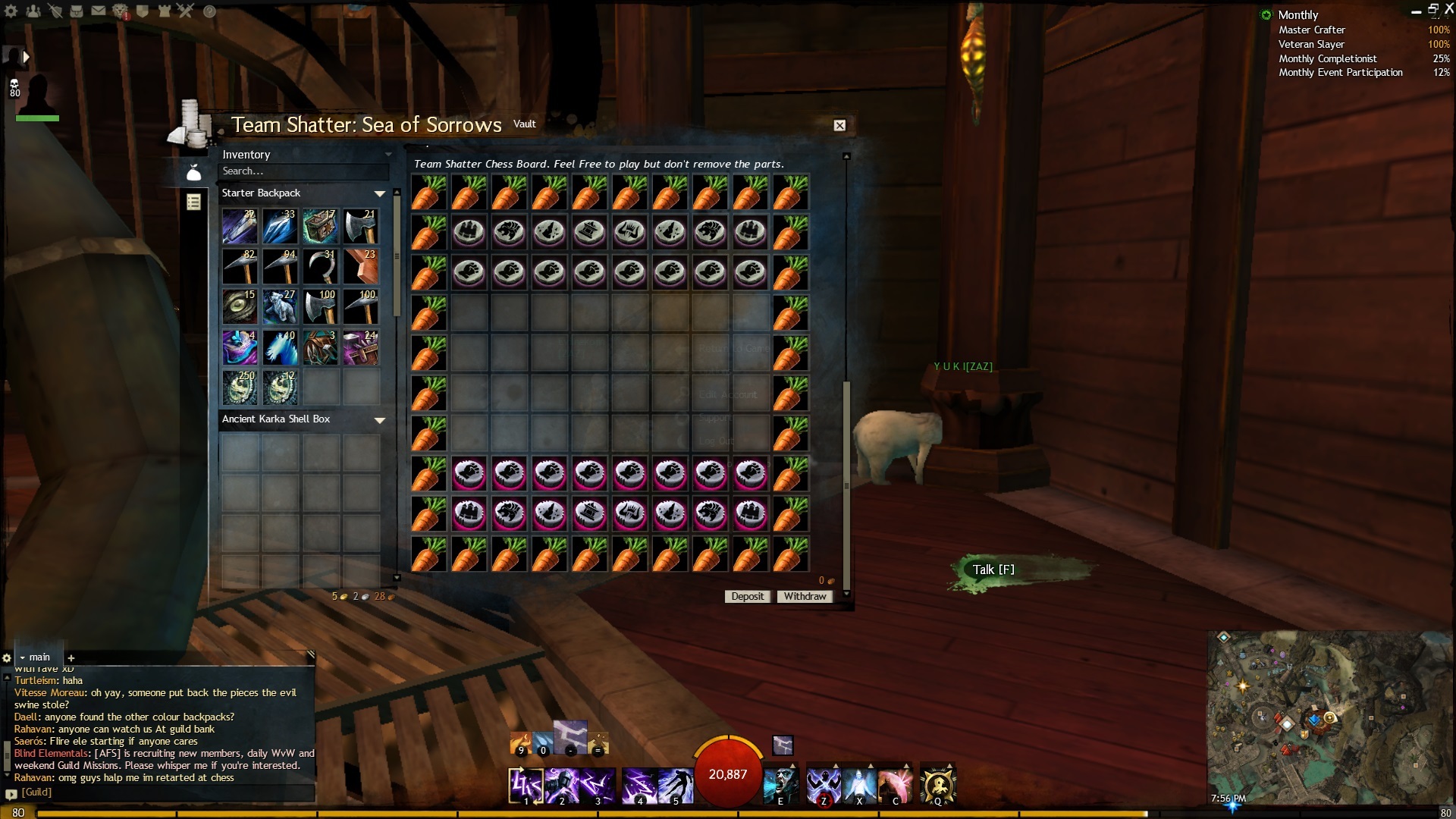Screen dimensions: 1456x819
Task: Add a new chat tab
Action: coord(71,658)
